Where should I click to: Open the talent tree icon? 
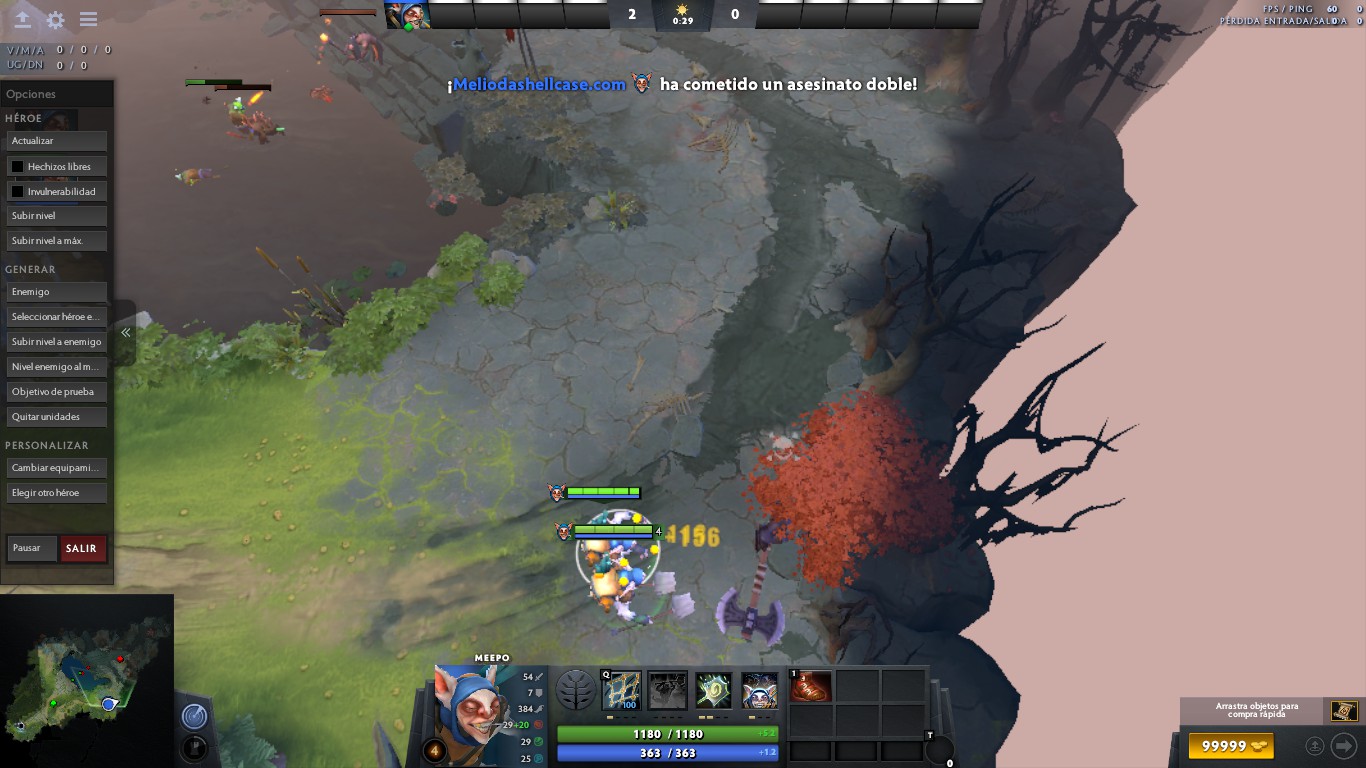tap(576, 690)
